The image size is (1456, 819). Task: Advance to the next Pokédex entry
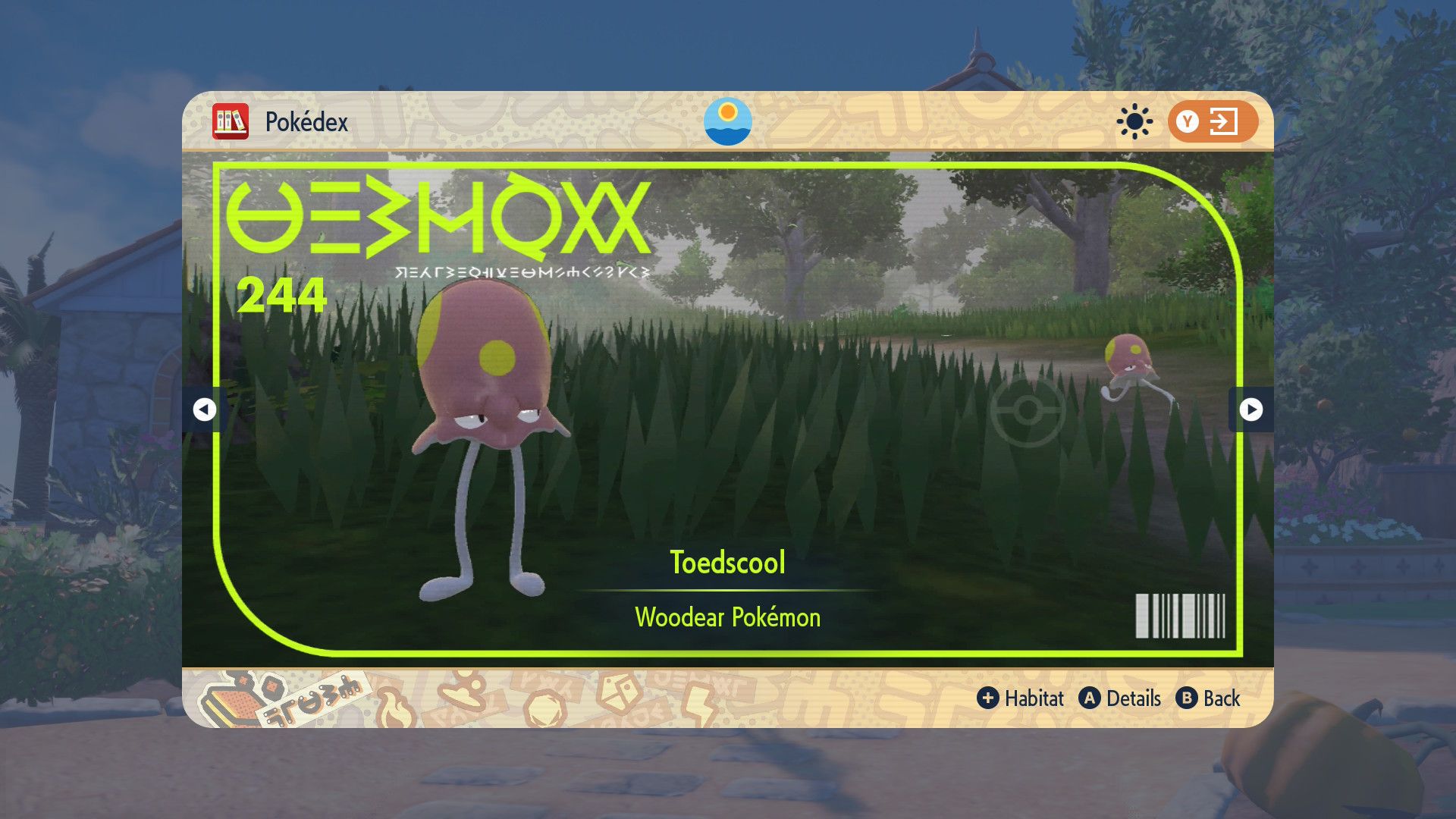coord(1250,409)
